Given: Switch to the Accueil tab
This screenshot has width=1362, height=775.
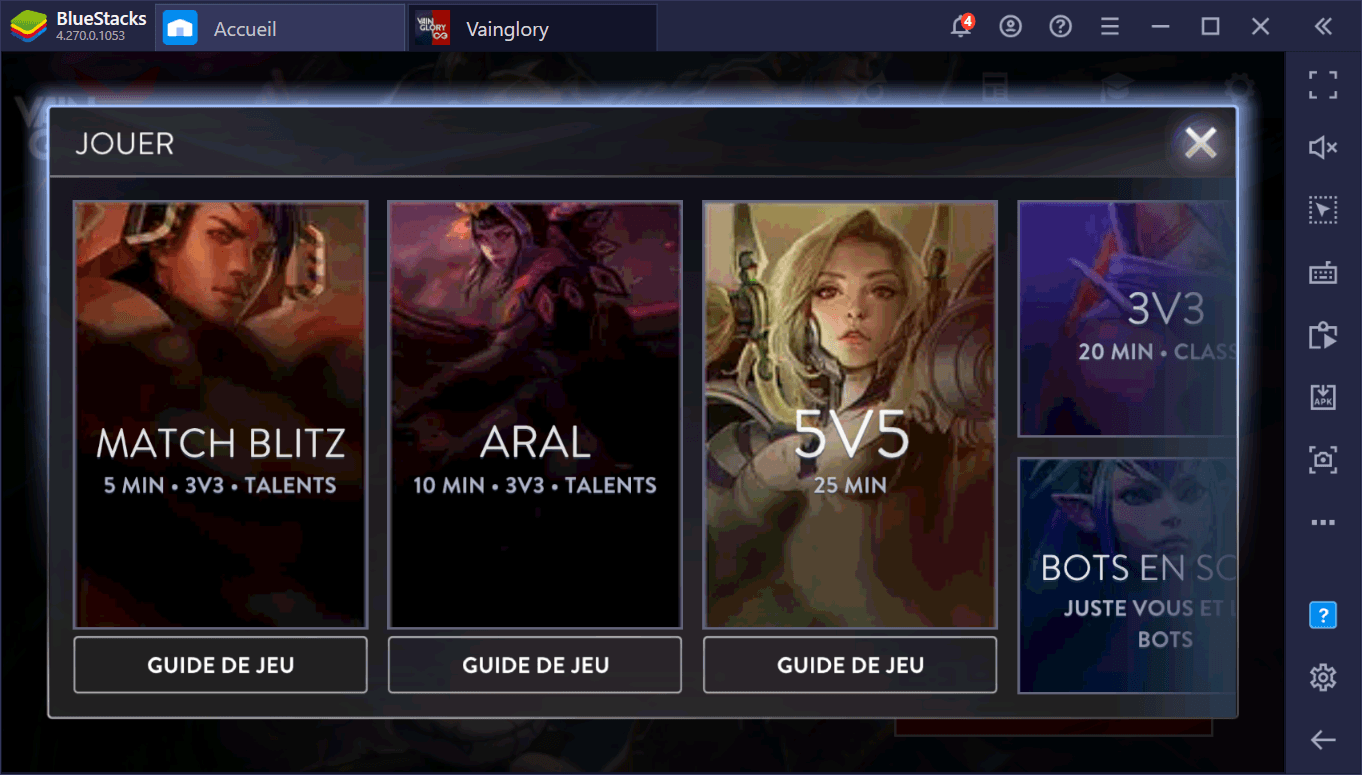Looking at the screenshot, I should point(279,27).
